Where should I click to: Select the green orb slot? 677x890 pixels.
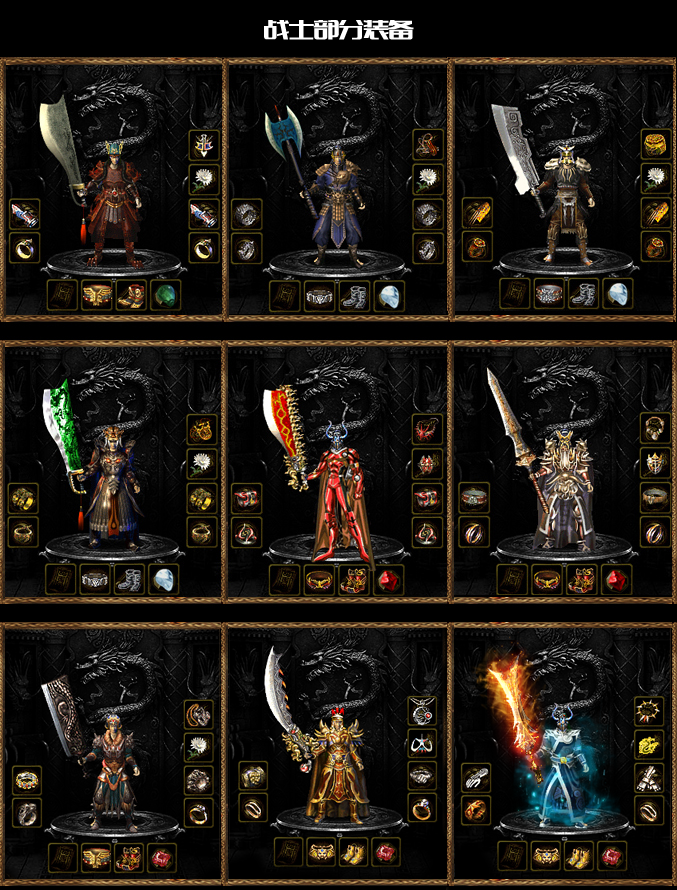tap(165, 295)
